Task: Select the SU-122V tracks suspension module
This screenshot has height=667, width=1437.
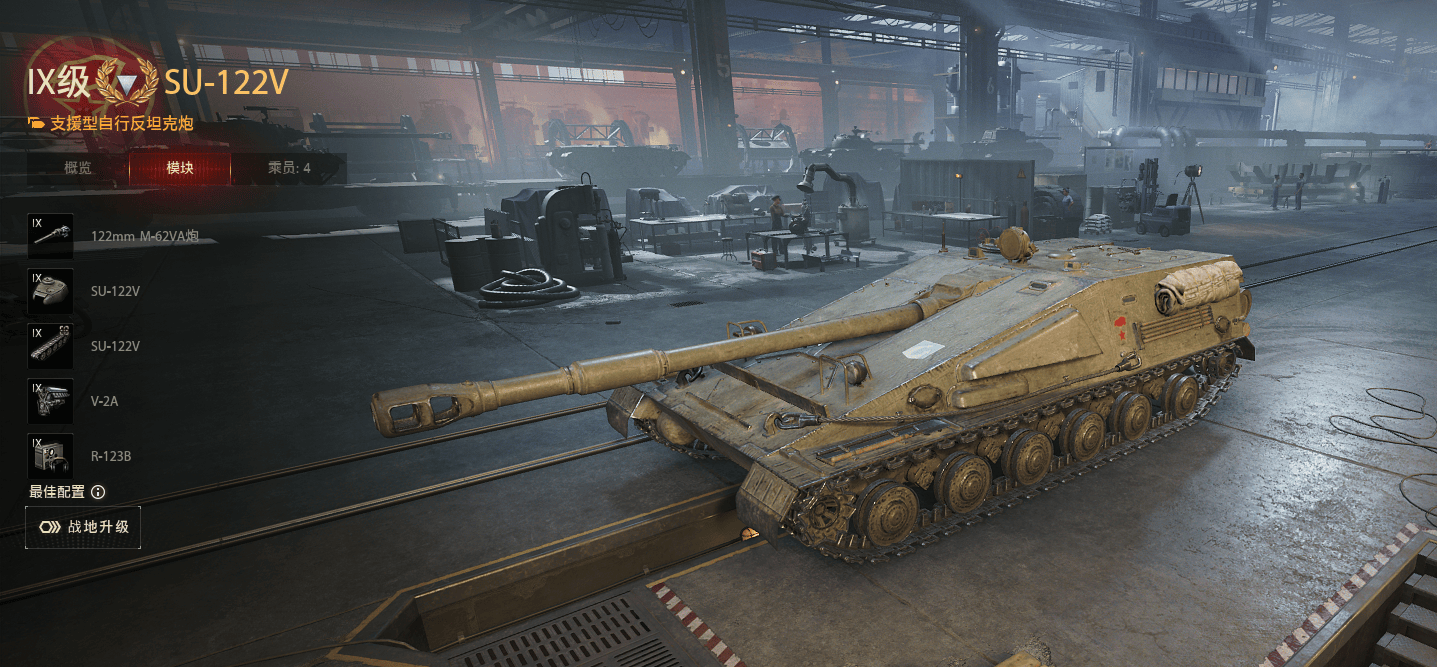Action: coord(51,346)
